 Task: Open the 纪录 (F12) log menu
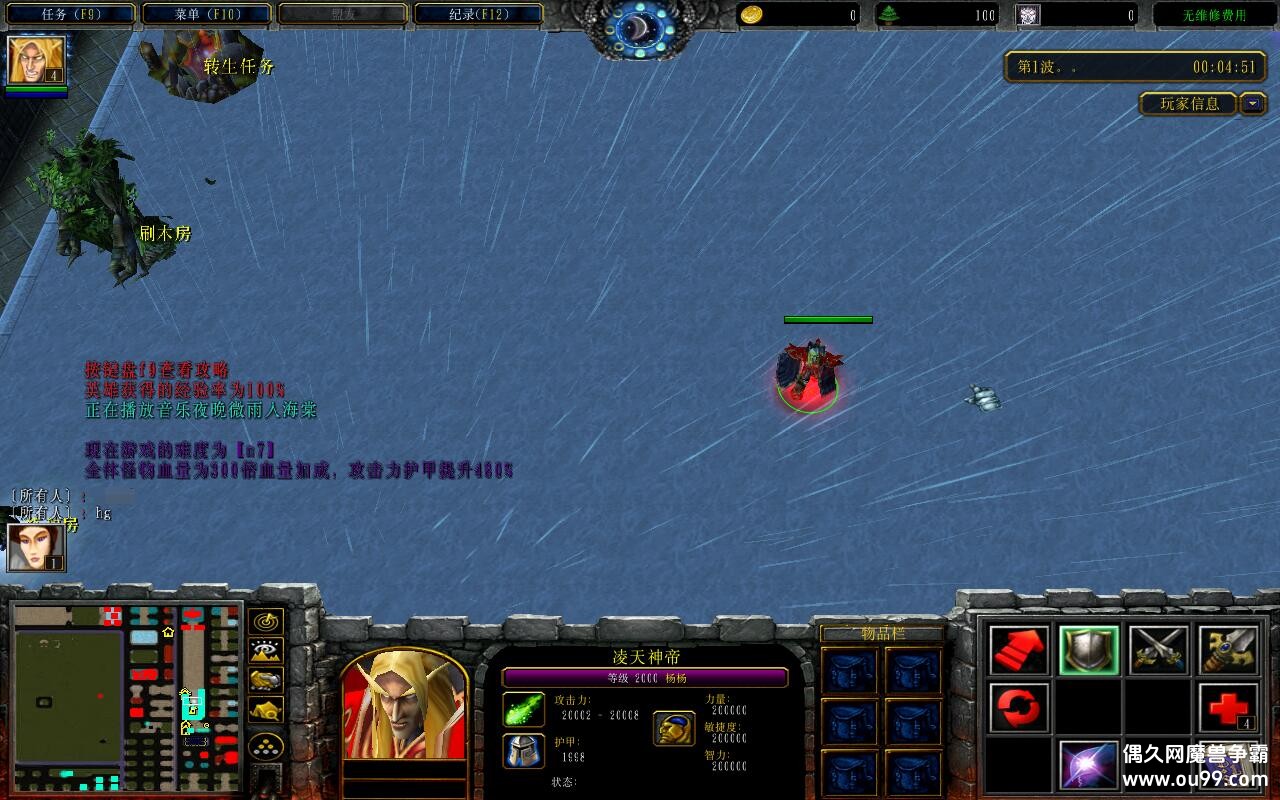(x=478, y=14)
